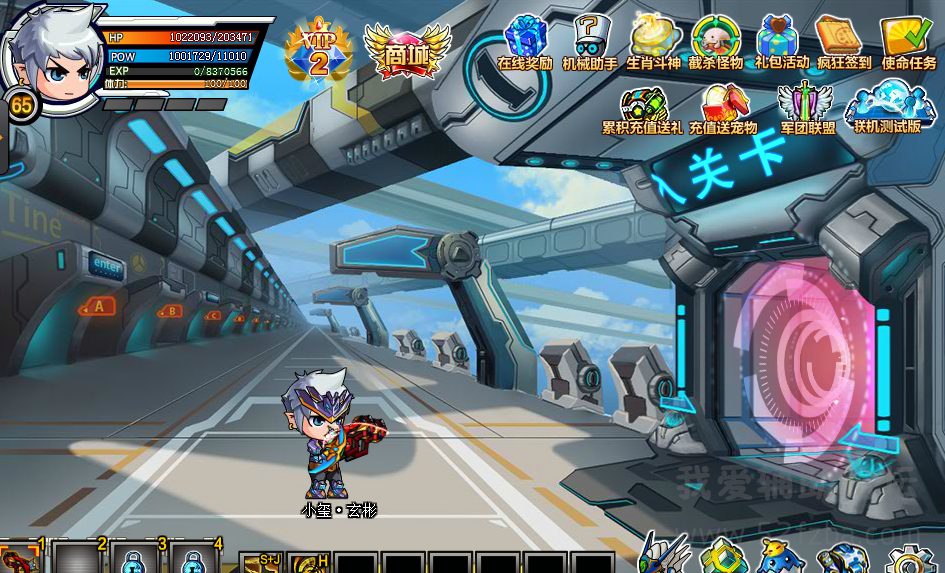Show the 使命任务 mission tasks
945x573 pixels.
click(x=908, y=42)
